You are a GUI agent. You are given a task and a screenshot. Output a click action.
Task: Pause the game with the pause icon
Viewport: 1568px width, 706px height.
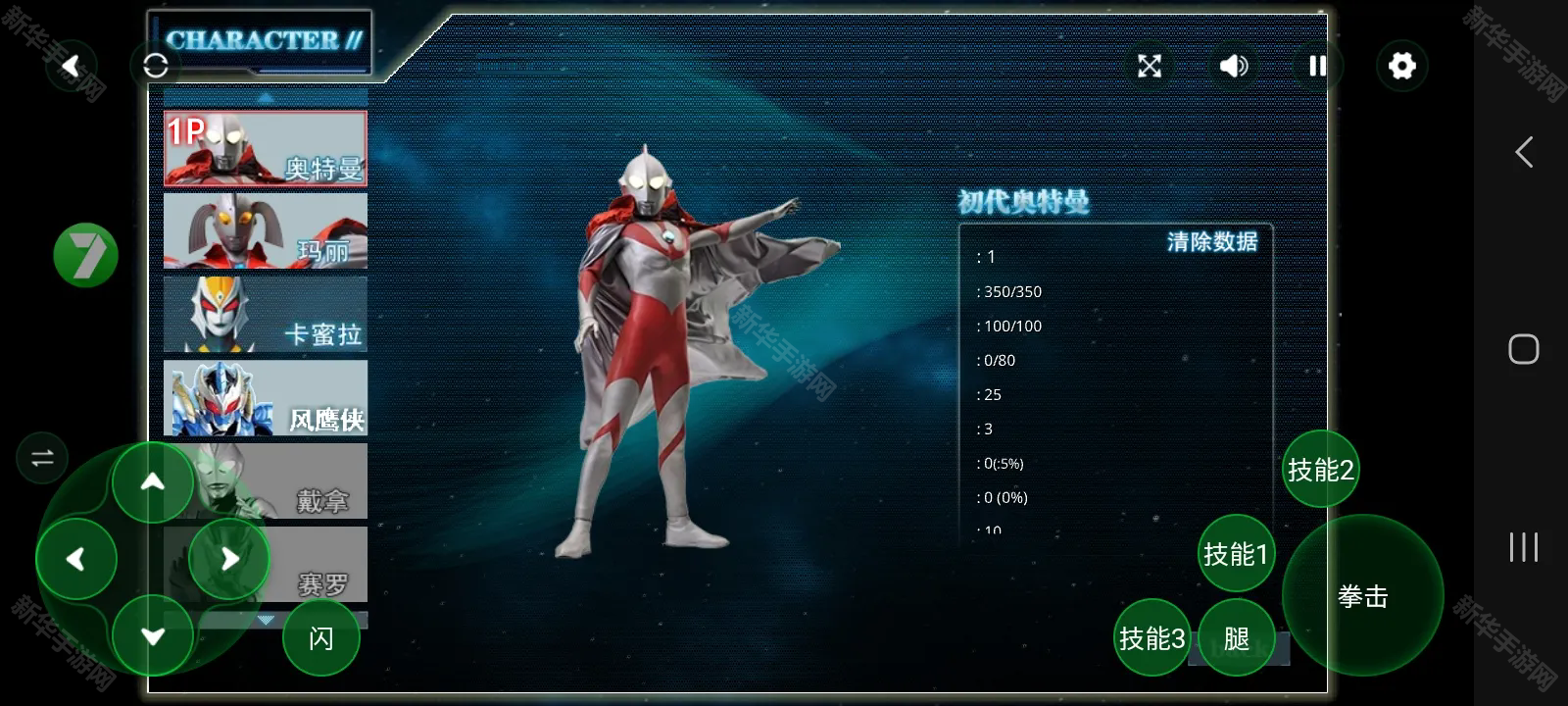(1318, 66)
